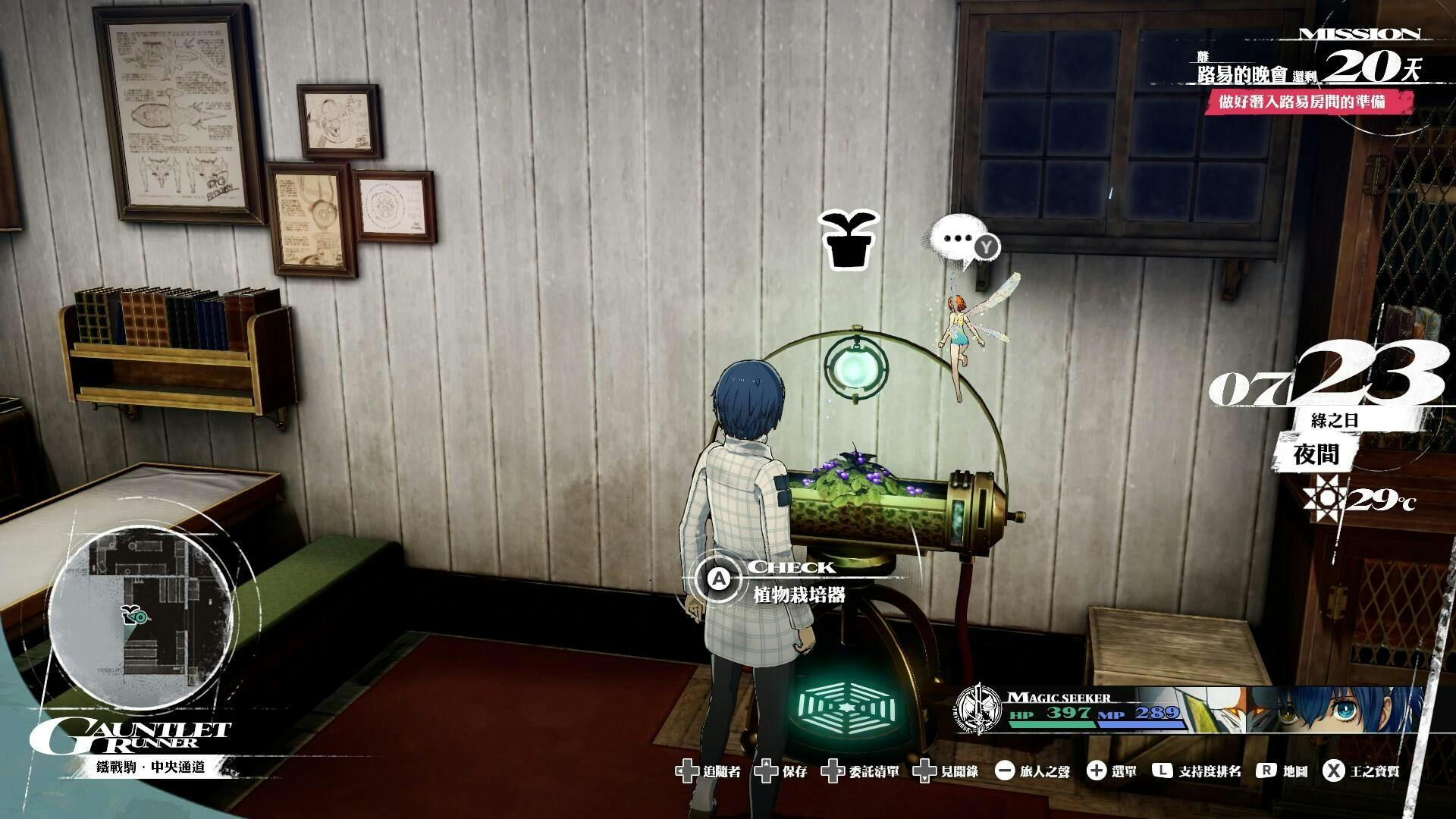Open the 委託清單 request list
1456x819 pixels.
pos(862,772)
